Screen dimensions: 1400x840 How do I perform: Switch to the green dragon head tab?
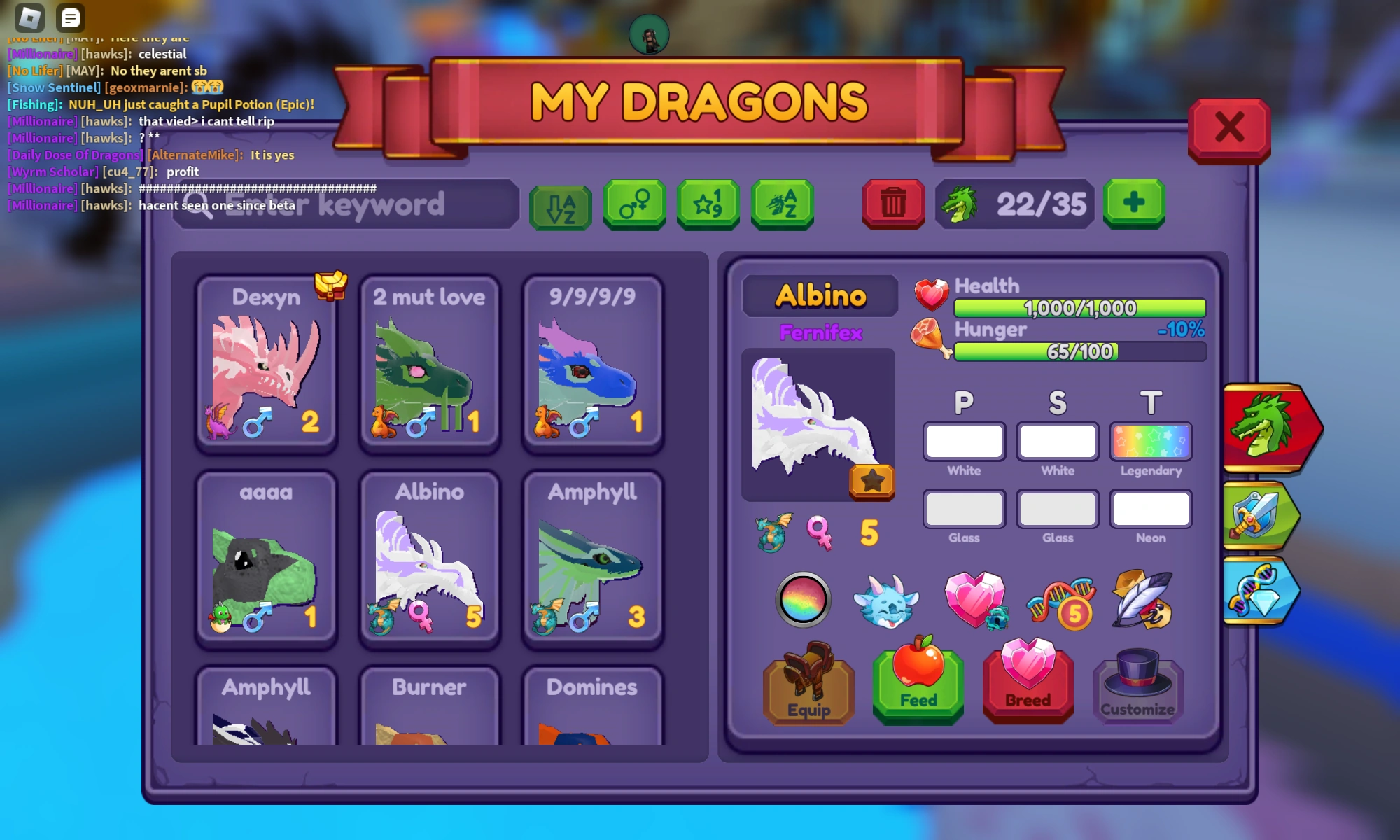(1268, 428)
